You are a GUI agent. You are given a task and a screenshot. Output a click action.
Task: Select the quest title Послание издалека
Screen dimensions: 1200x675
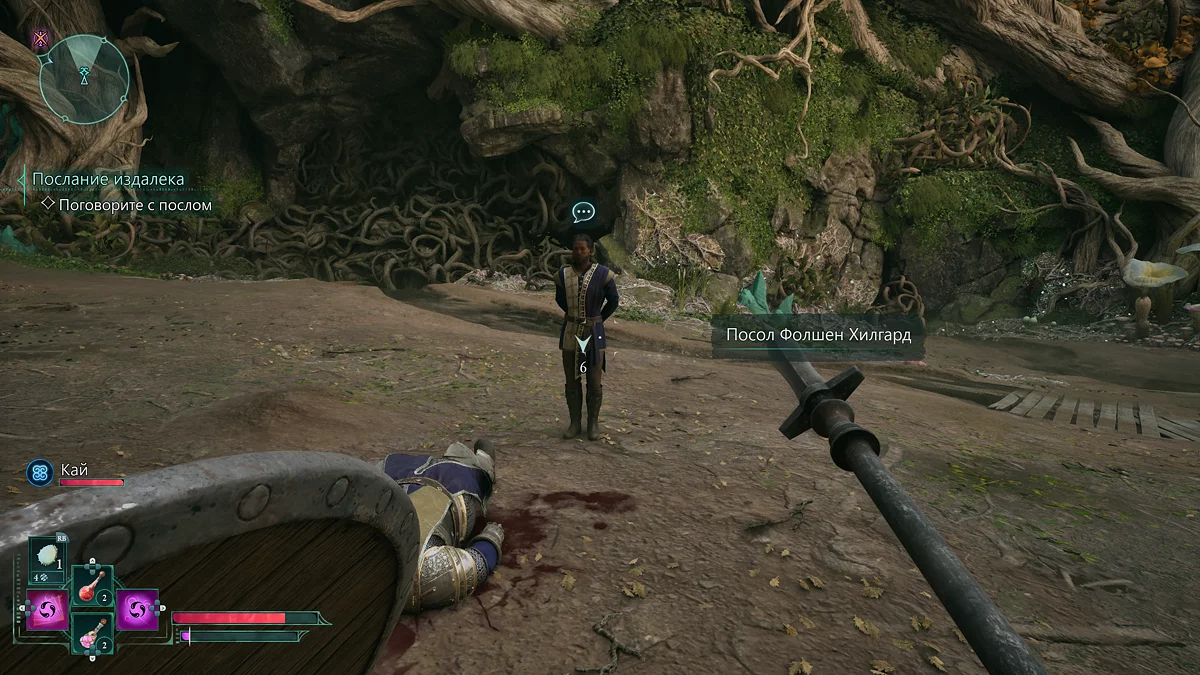pyautogui.click(x=108, y=179)
